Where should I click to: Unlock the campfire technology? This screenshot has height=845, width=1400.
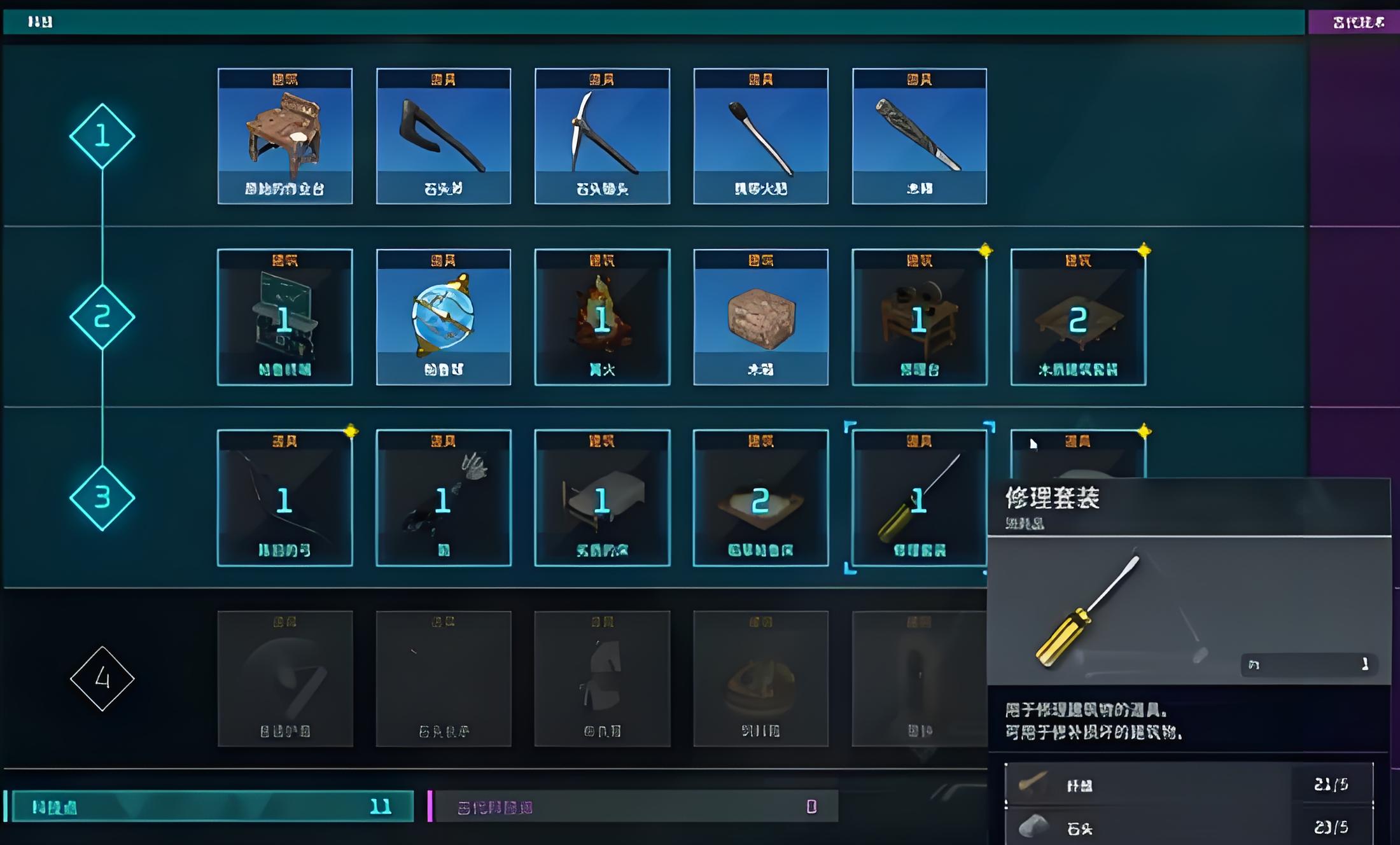pos(602,317)
